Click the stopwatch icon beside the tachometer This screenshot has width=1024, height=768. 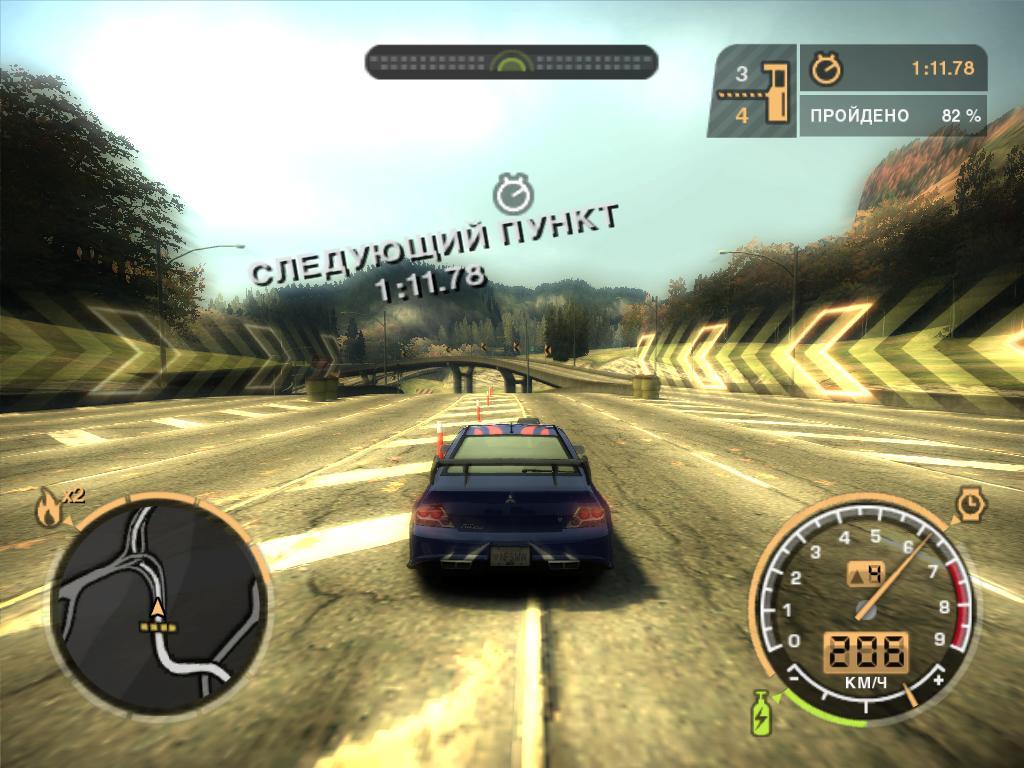point(969,504)
